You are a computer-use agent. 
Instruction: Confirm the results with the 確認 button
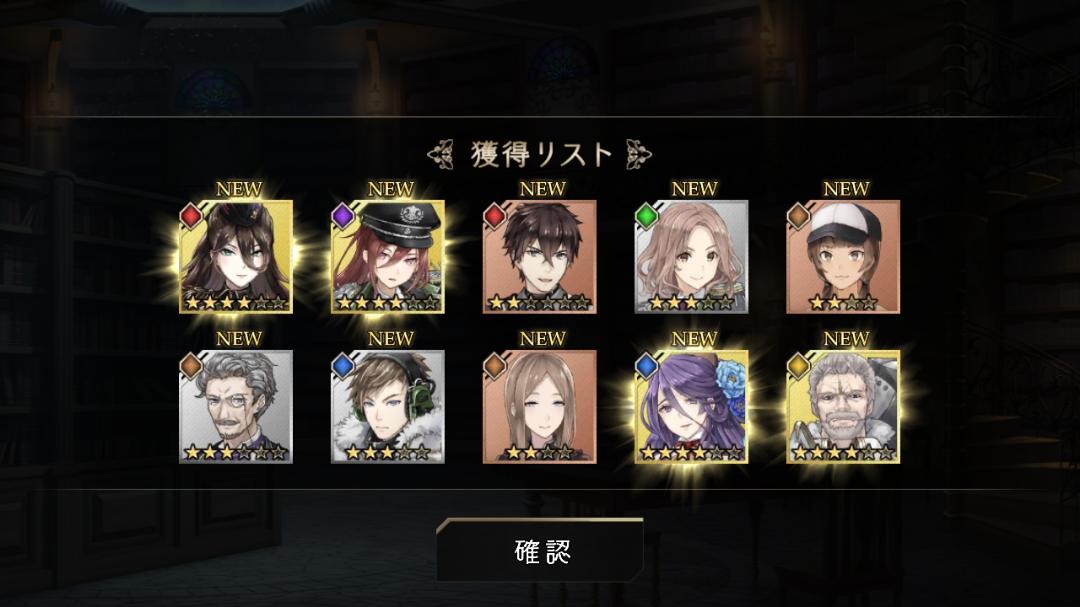[541, 551]
